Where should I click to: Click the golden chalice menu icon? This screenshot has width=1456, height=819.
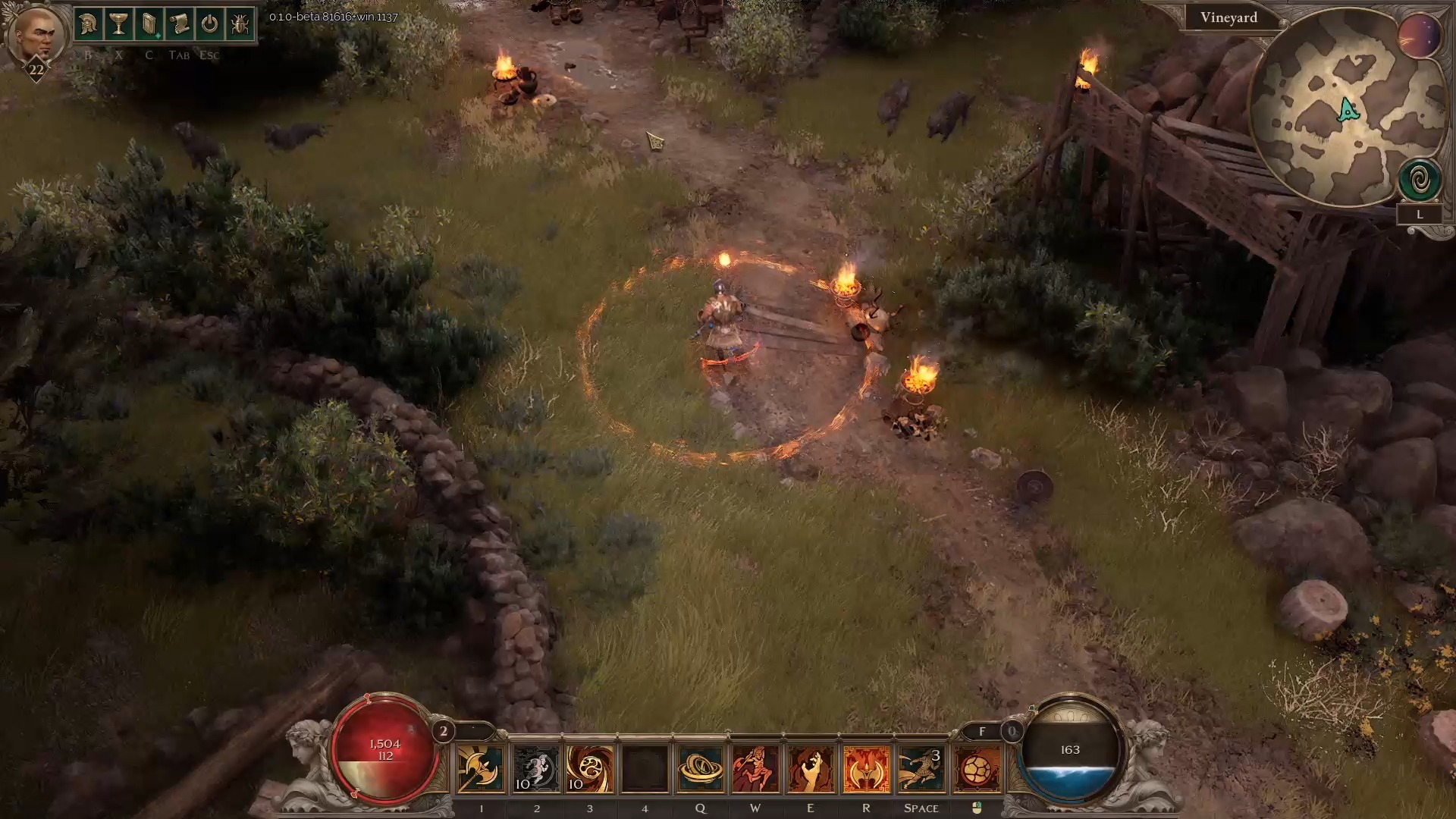point(118,25)
